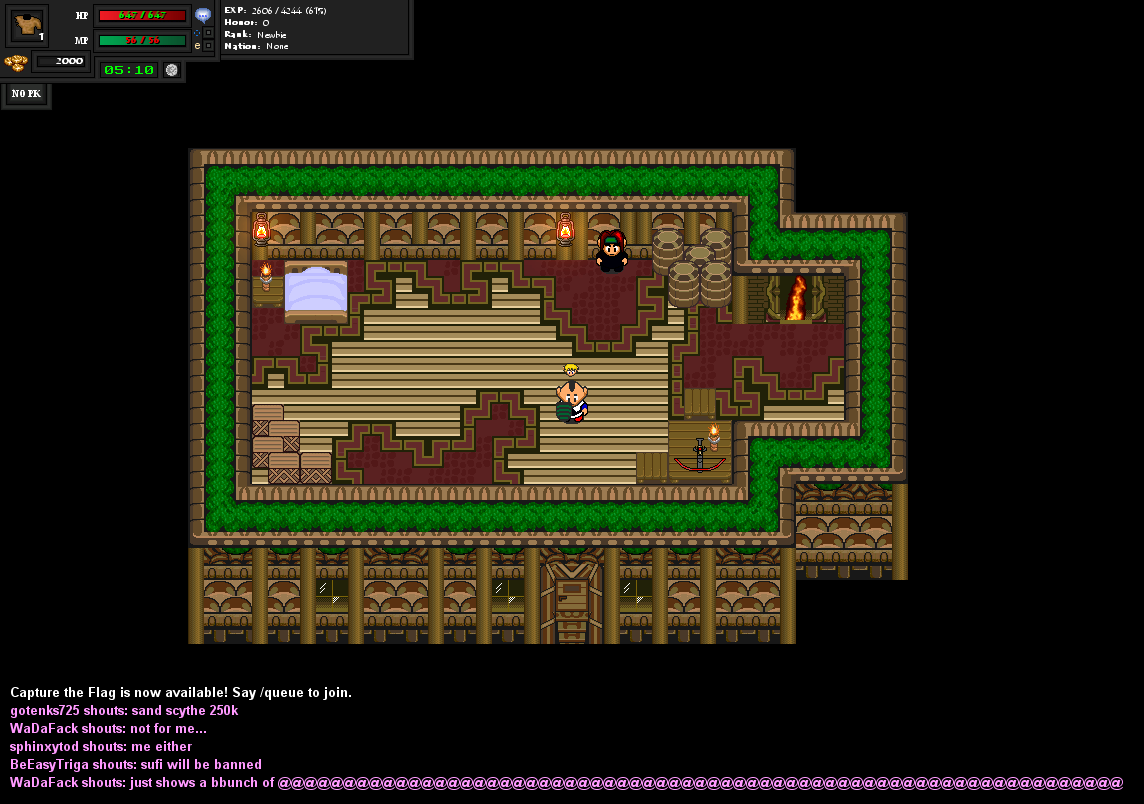Toggle the NO PK mode button
Screen dimensions: 1144x804
coord(26,94)
